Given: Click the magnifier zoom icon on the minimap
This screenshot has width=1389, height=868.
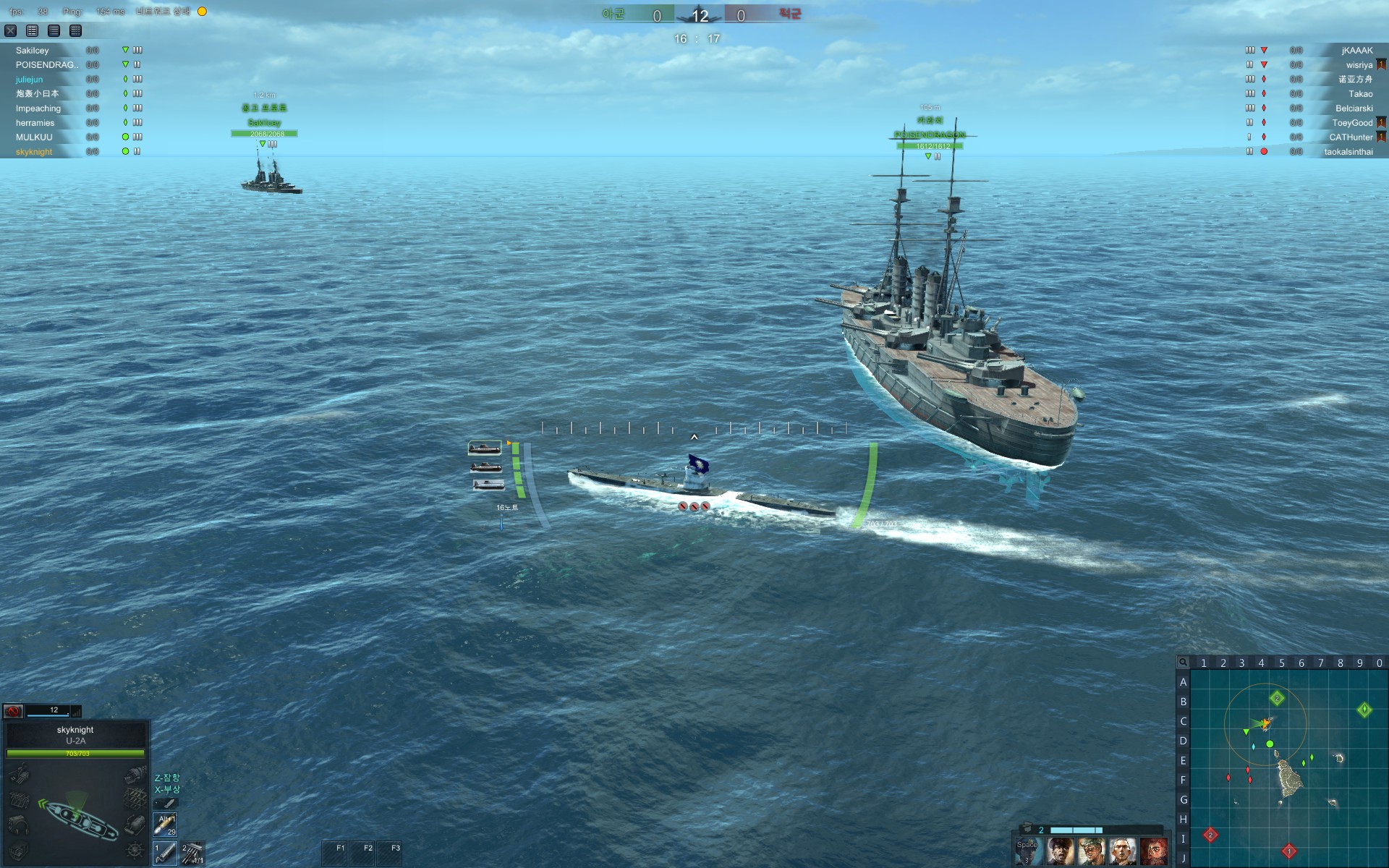Looking at the screenshot, I should coord(1184,663).
